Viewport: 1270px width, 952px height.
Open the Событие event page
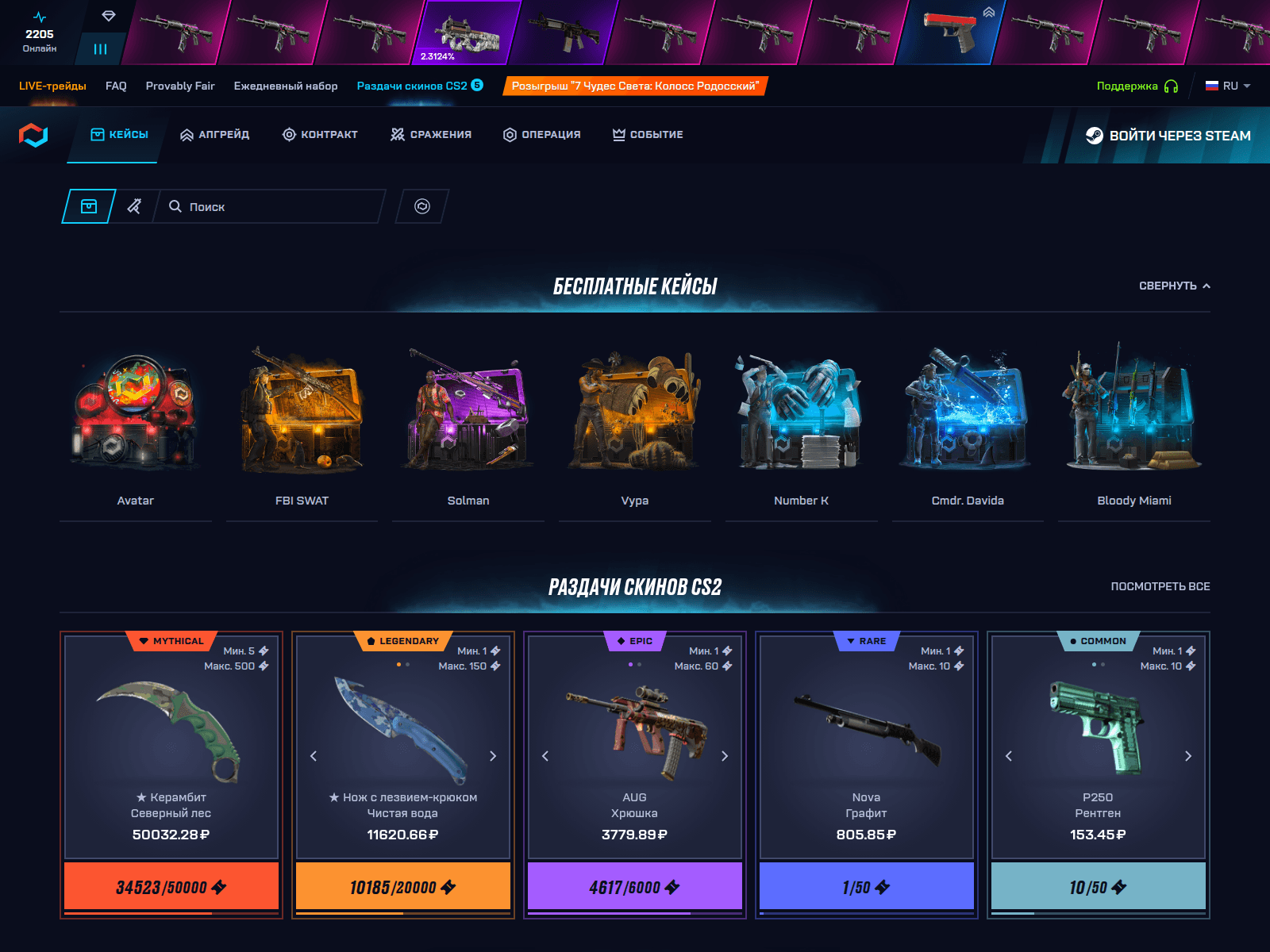click(x=647, y=134)
